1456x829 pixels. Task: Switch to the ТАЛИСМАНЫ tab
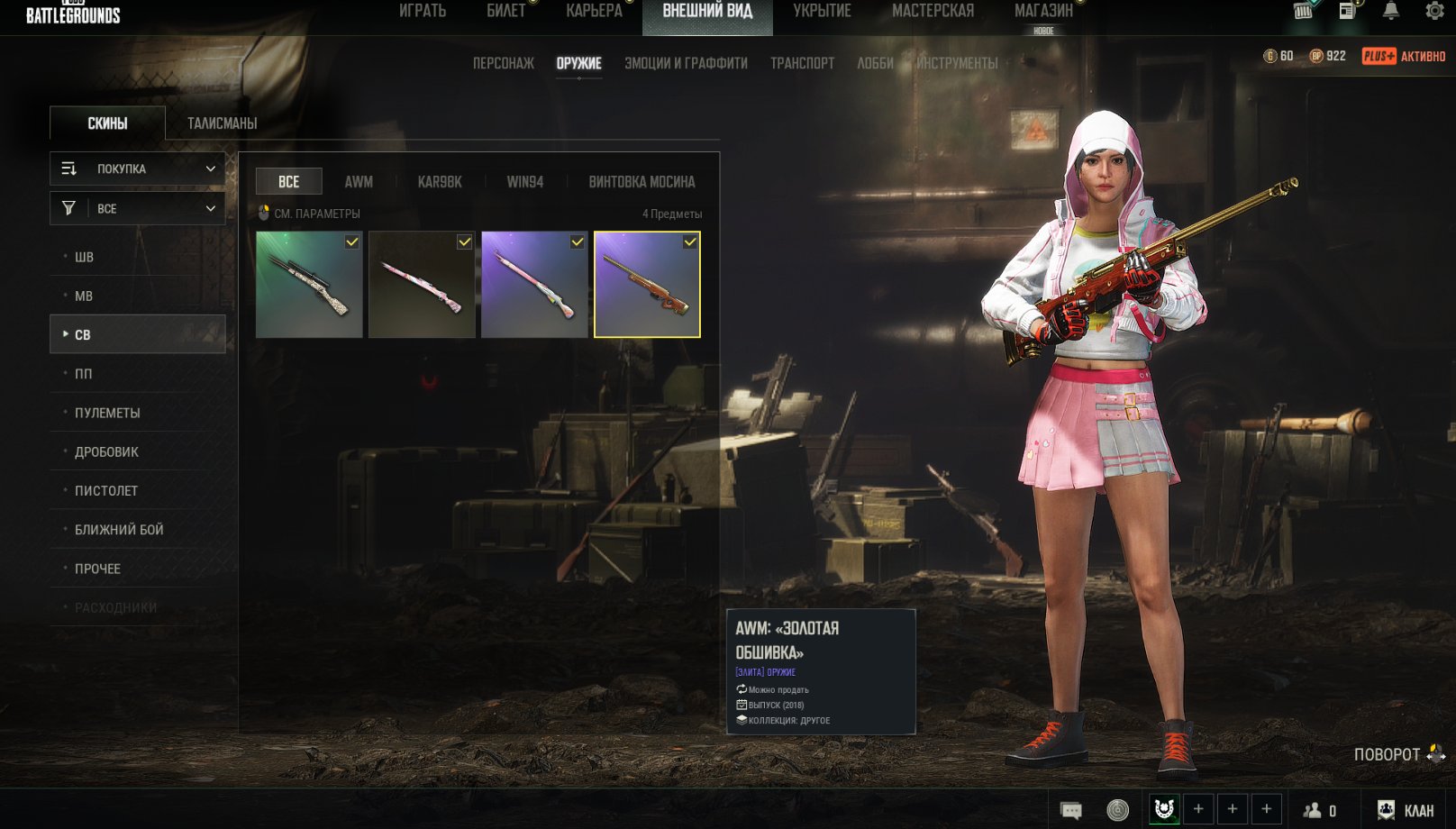(222, 123)
